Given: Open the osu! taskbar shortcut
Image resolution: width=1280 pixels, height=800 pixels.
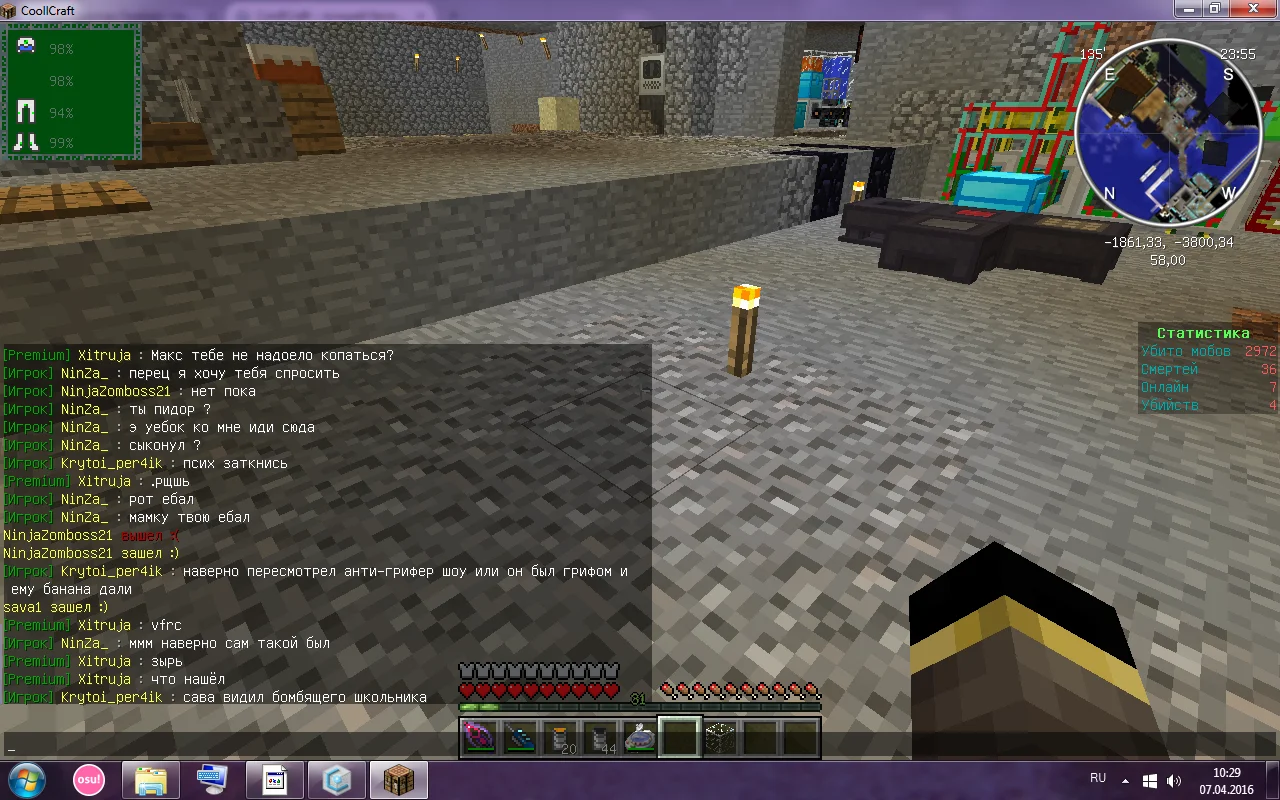Looking at the screenshot, I should (x=88, y=779).
